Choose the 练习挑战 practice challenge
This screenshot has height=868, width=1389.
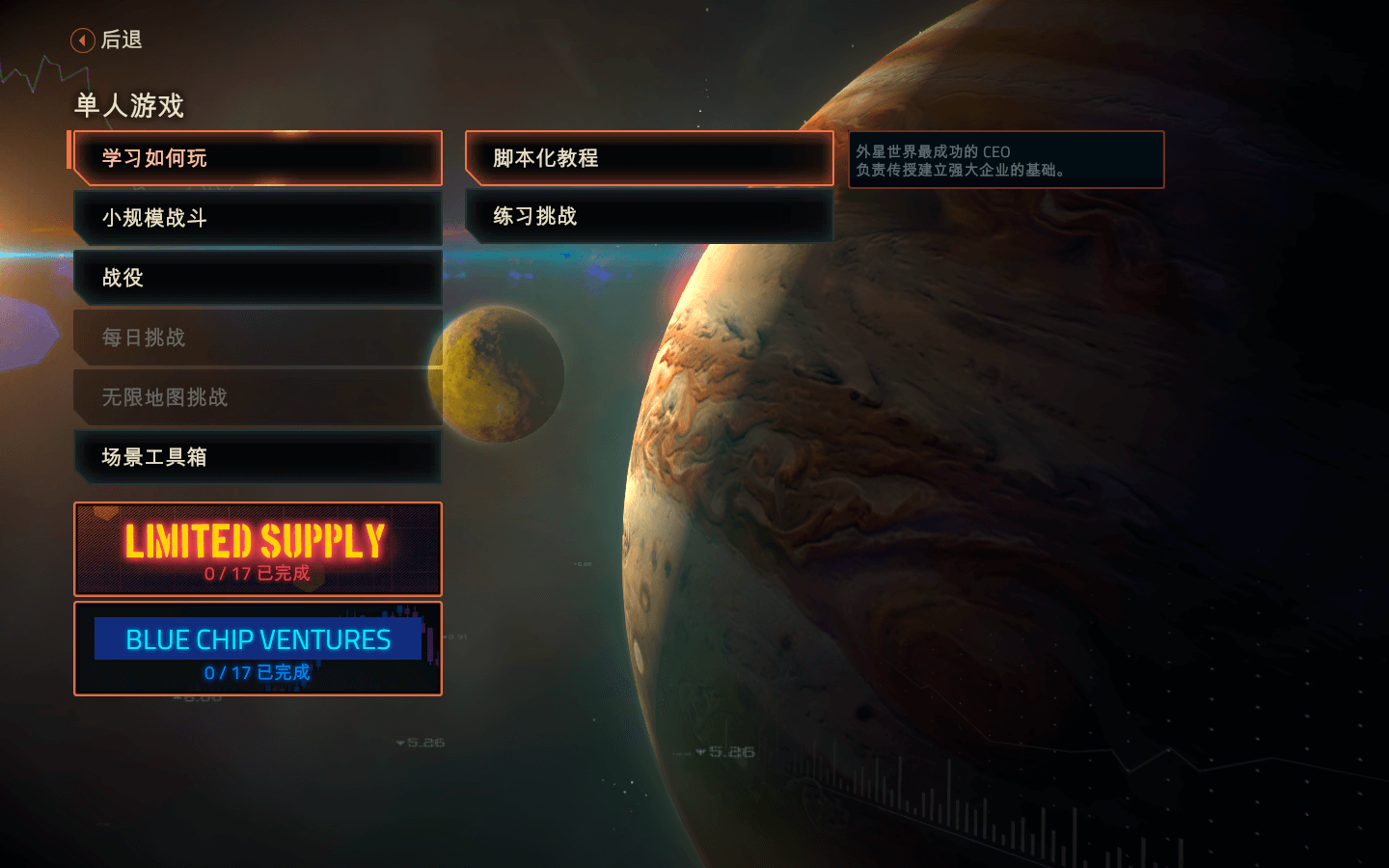pyautogui.click(x=649, y=216)
